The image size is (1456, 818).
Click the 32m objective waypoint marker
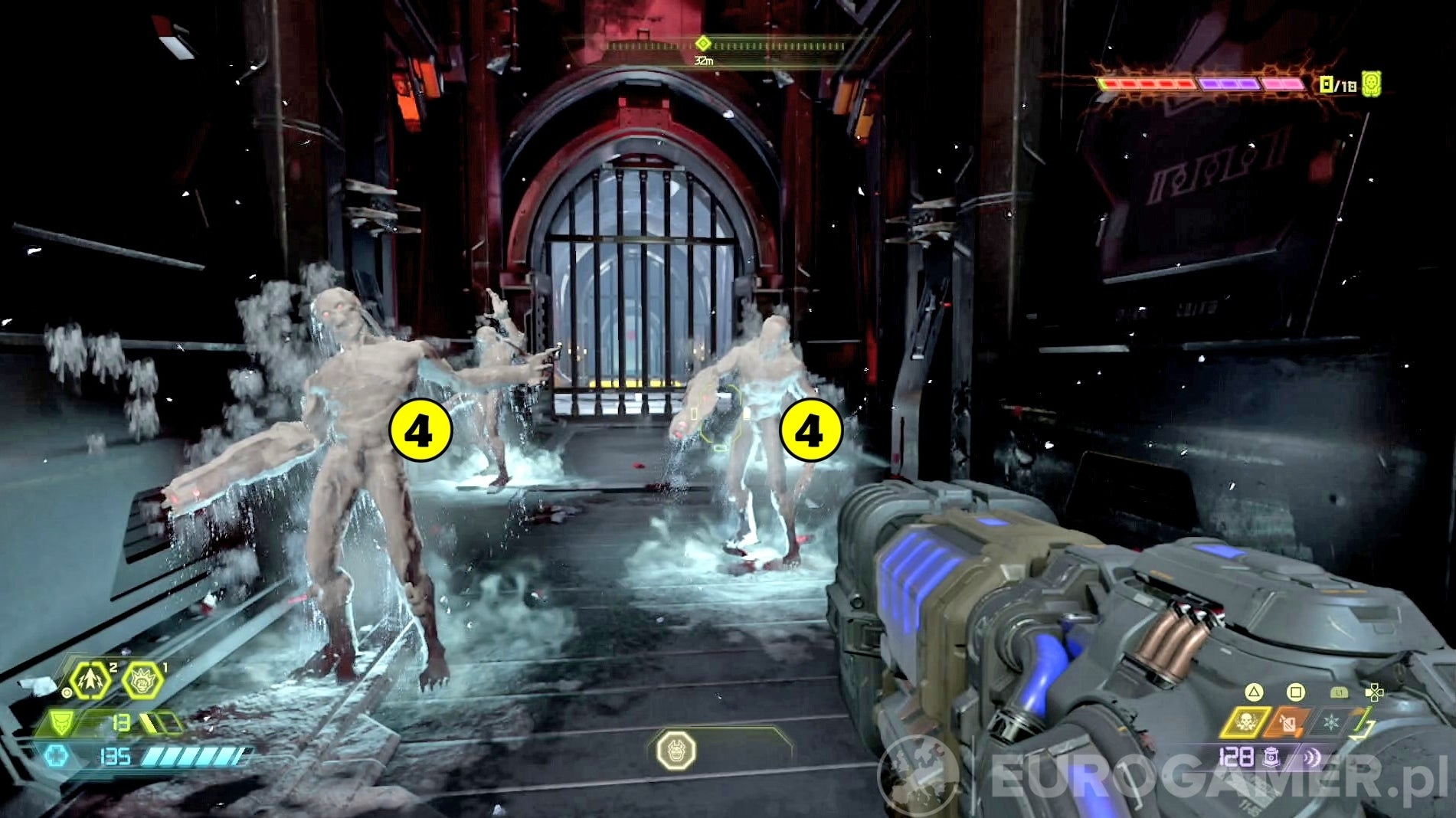point(705,44)
